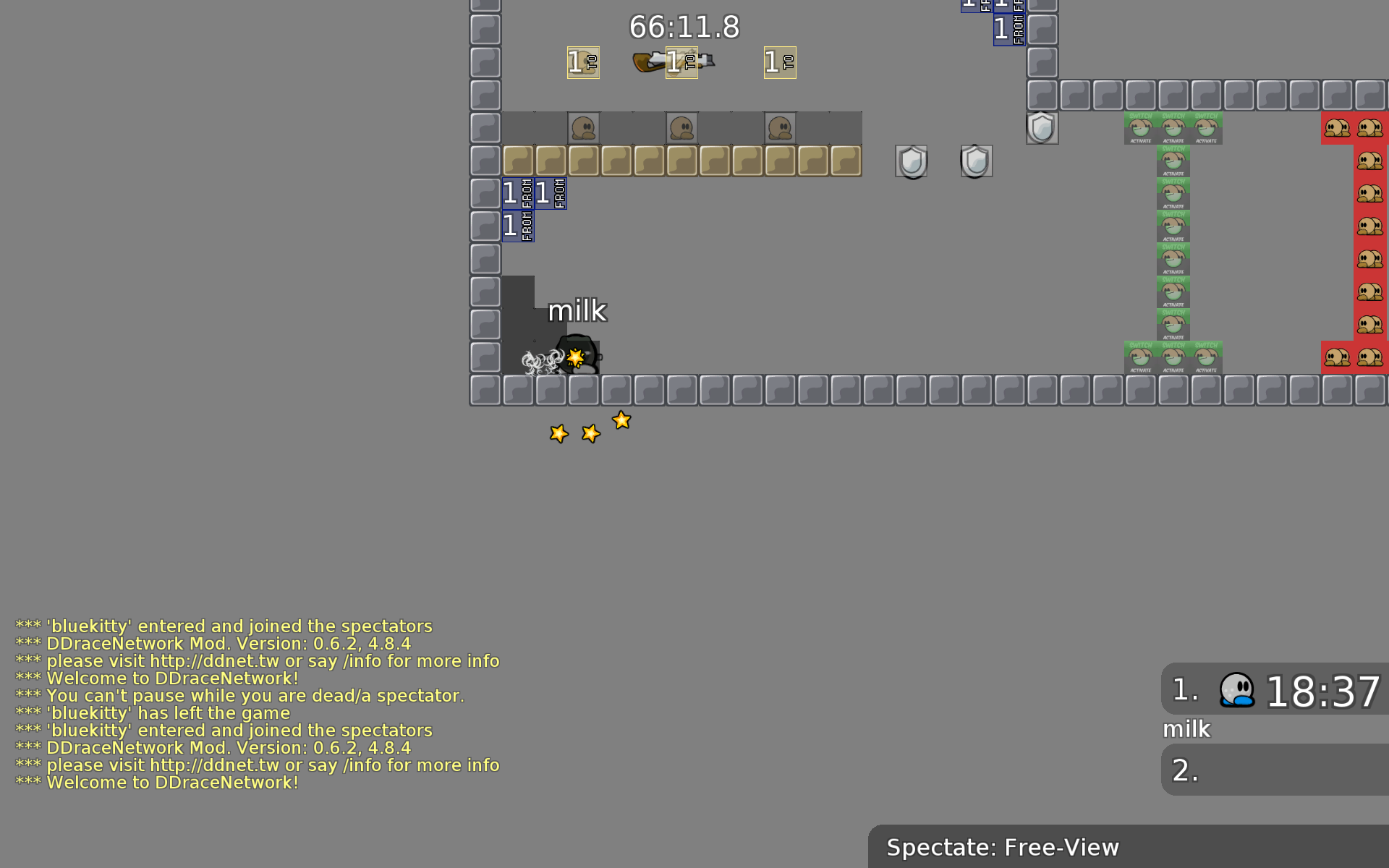
Task: Click the leftmost '1 TO' teleporter tile
Action: pyautogui.click(x=582, y=63)
